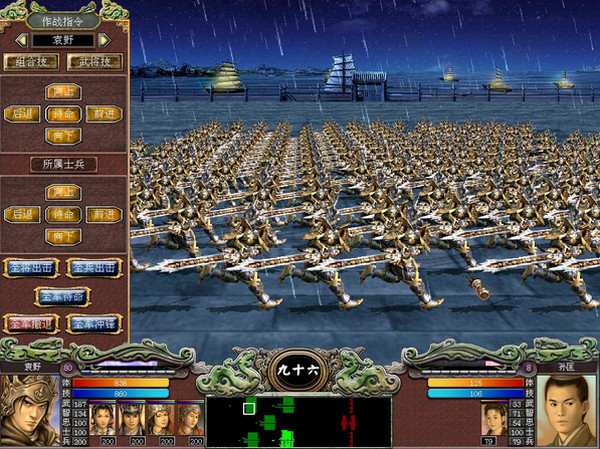
Task: Launch the full army charge with 全军冲锋
Action: (95, 324)
